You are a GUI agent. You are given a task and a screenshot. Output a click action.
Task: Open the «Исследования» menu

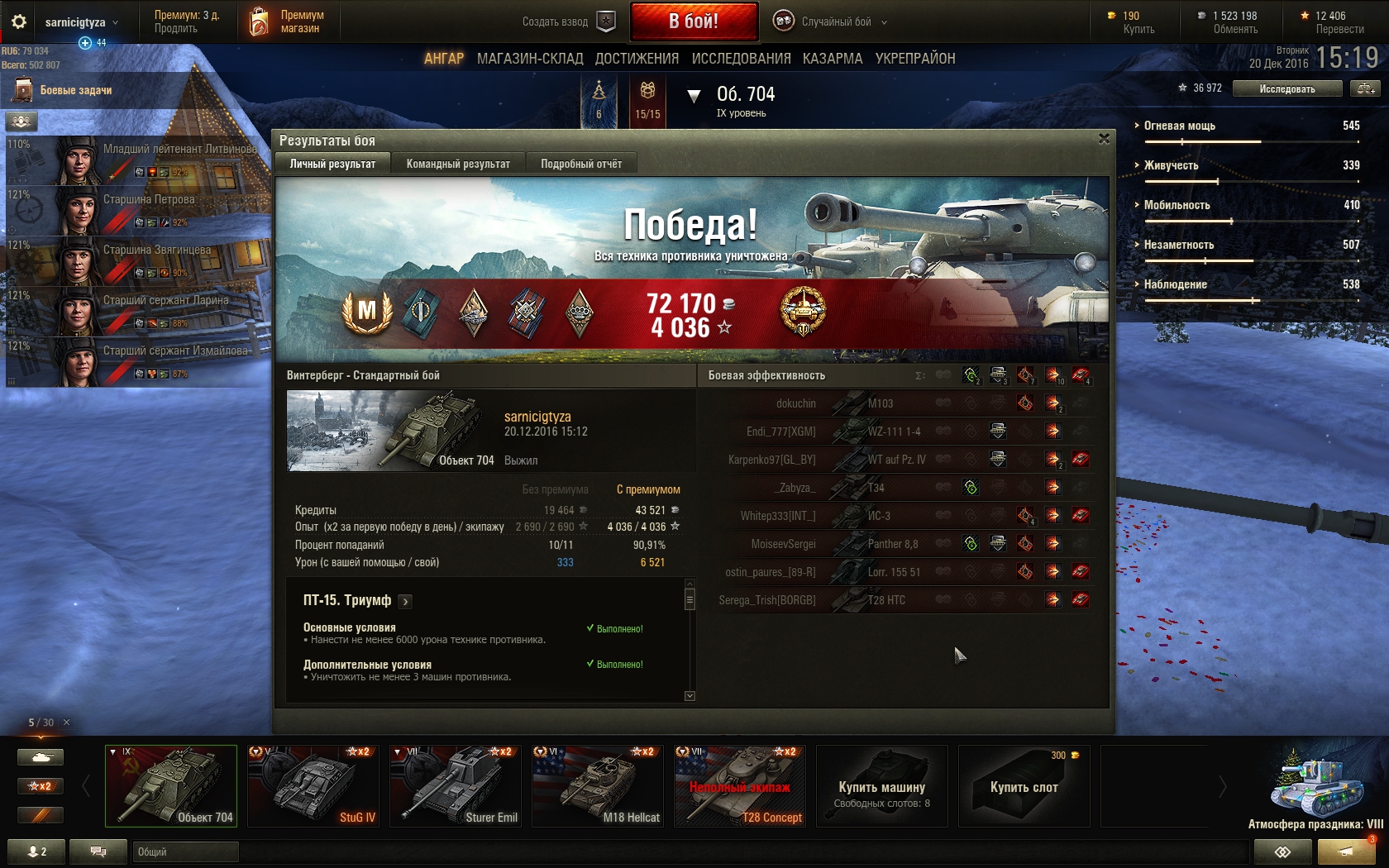pyautogui.click(x=741, y=59)
